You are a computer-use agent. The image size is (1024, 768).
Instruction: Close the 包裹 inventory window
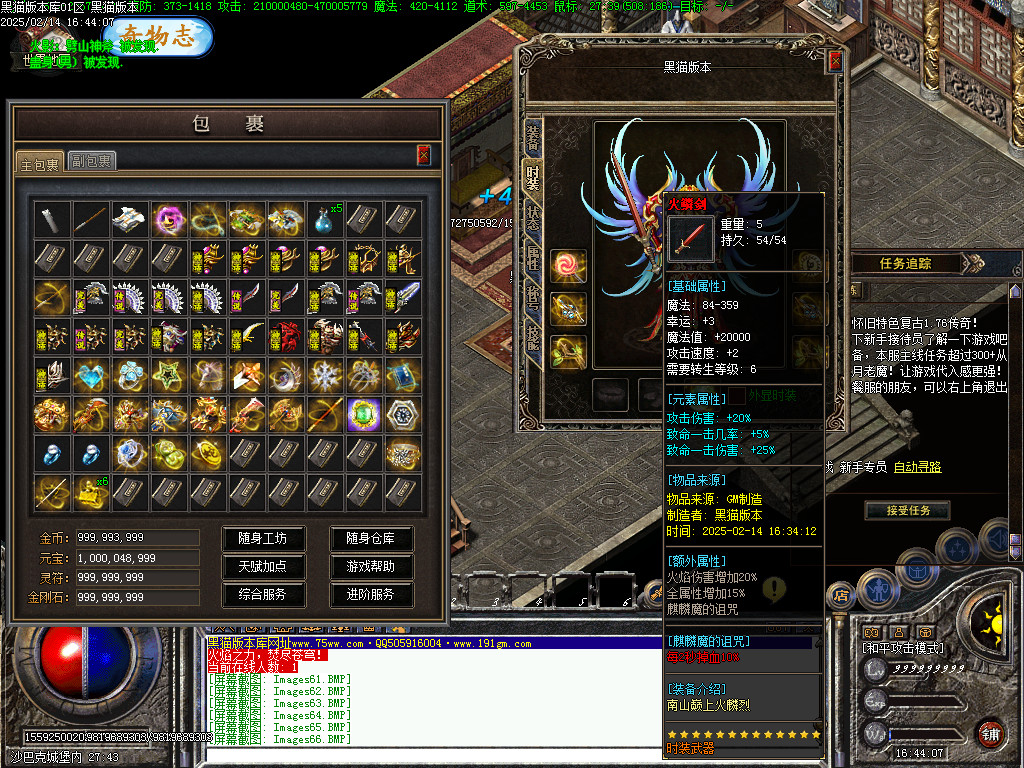click(424, 154)
